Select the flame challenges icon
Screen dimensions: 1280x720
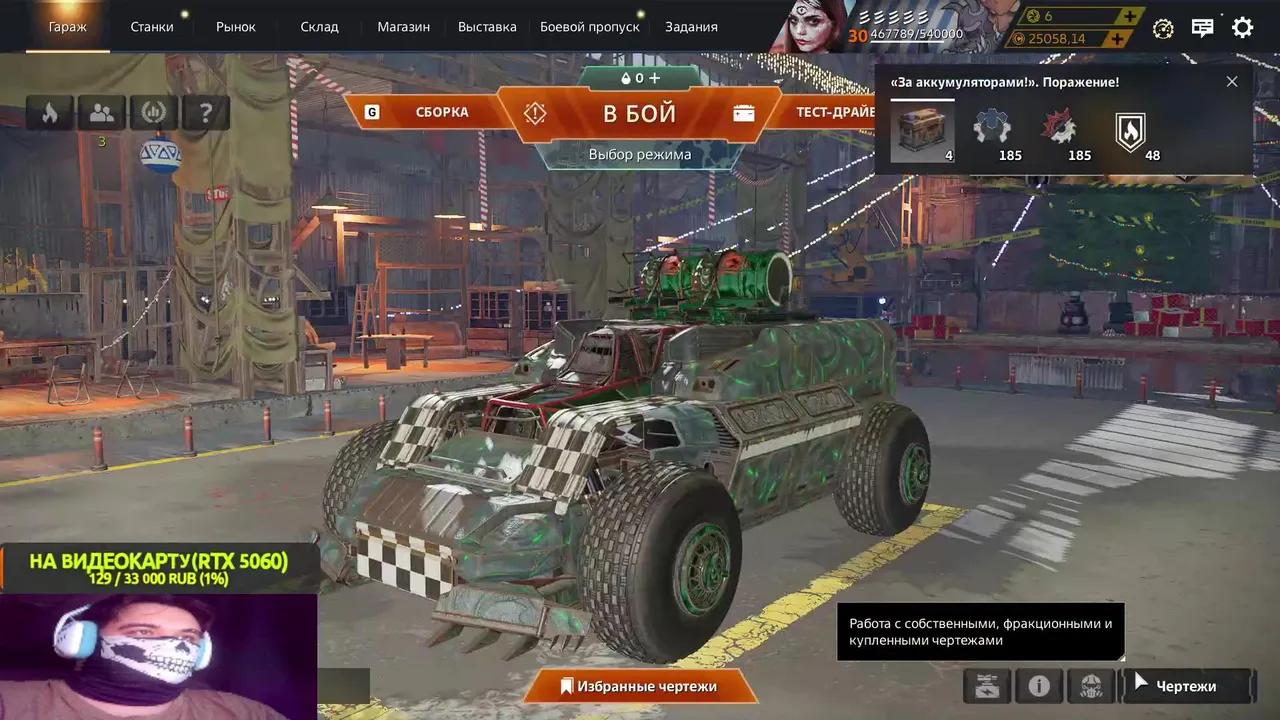[49, 112]
